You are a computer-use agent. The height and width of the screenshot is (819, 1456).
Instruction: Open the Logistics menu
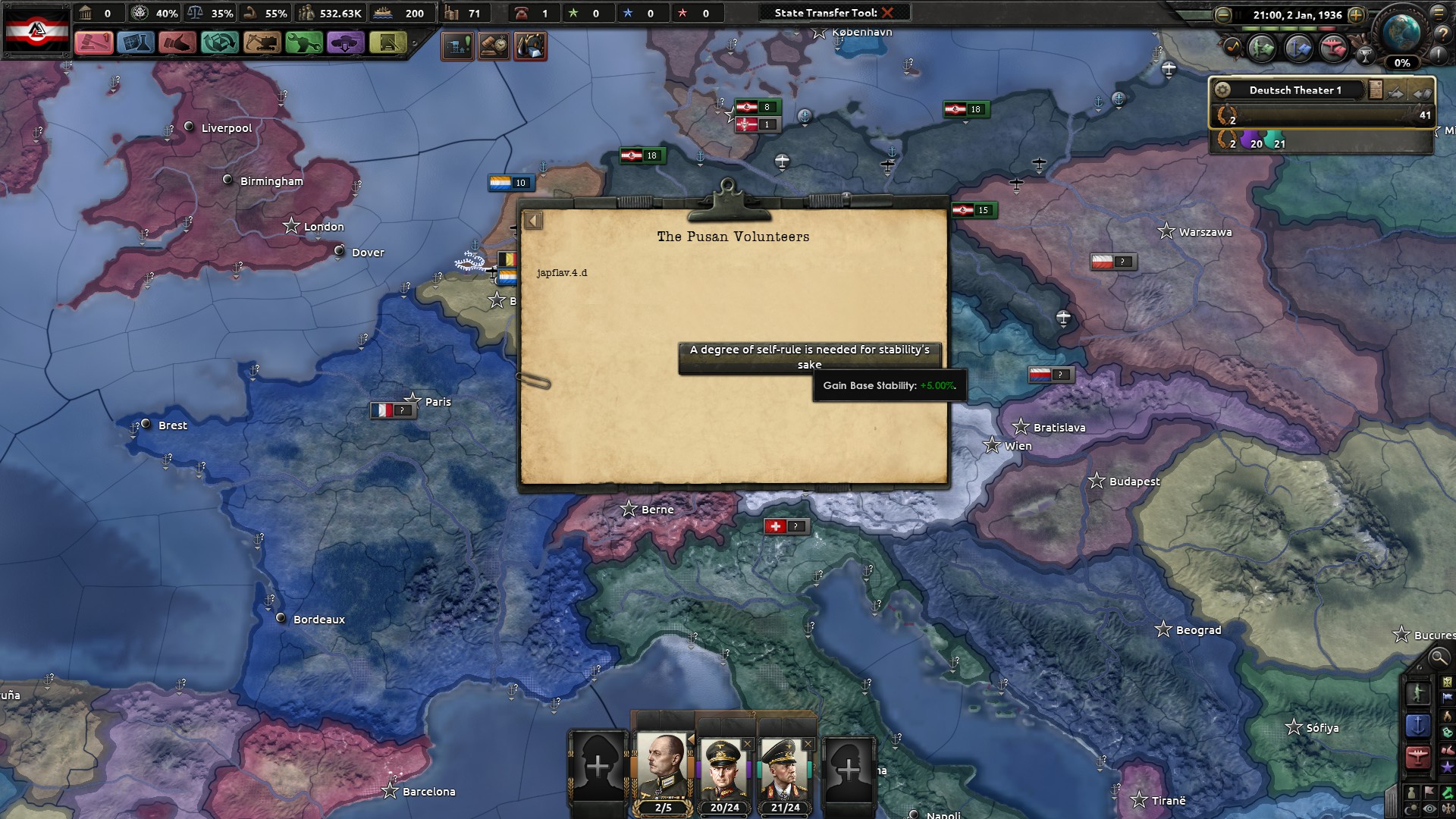387,42
